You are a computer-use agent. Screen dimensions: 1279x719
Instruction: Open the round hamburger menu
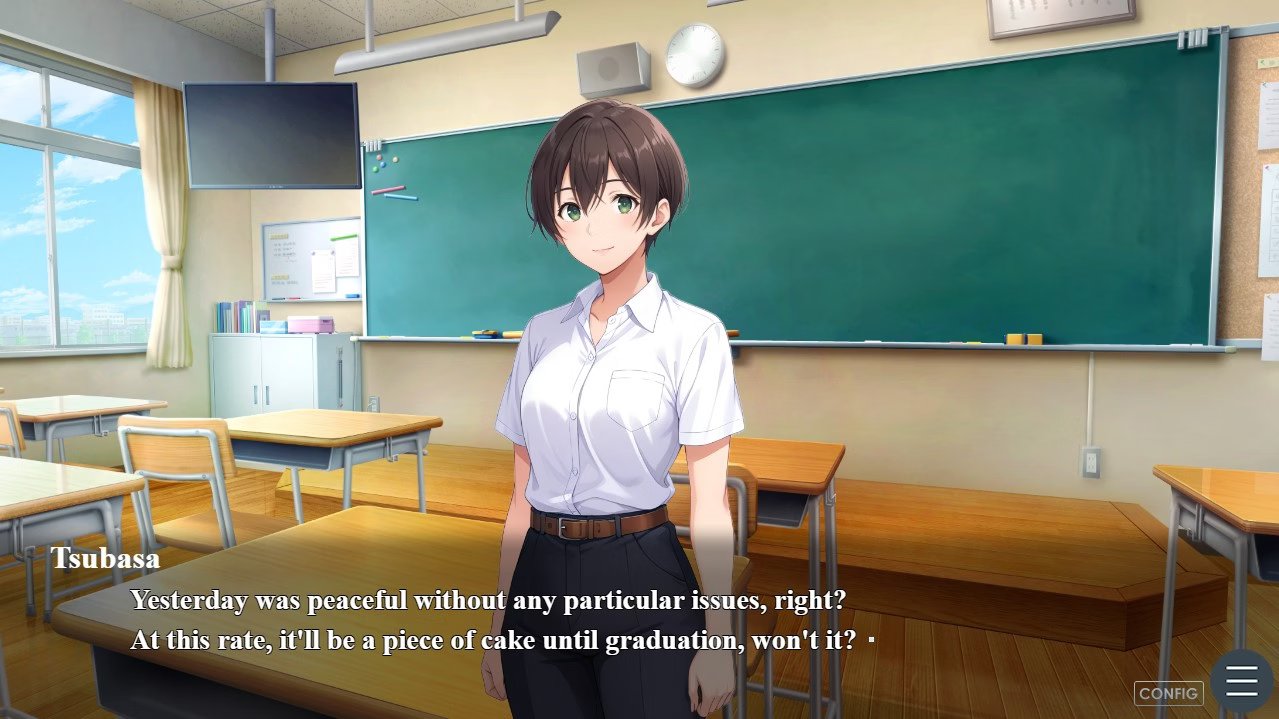(x=1241, y=681)
